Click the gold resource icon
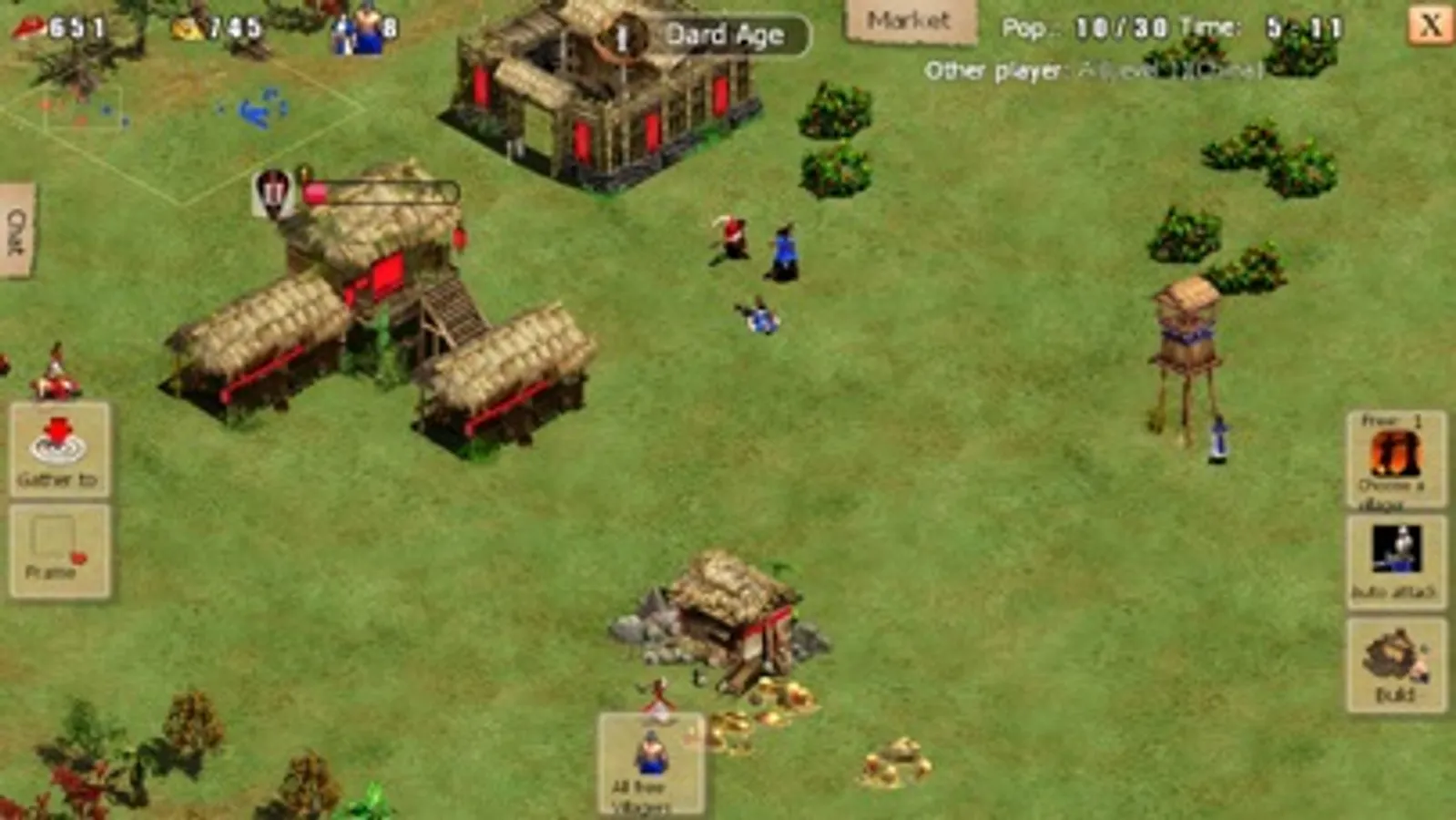Viewport: 1456px width, 820px height. pos(187,27)
